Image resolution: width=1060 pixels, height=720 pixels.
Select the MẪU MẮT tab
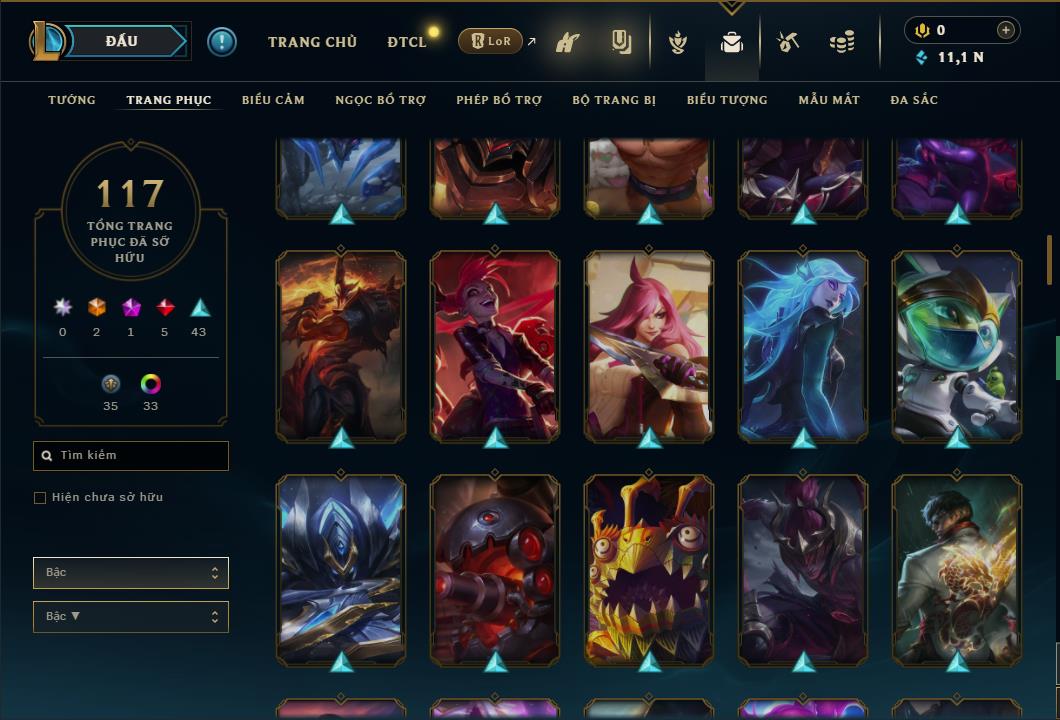[x=829, y=100]
